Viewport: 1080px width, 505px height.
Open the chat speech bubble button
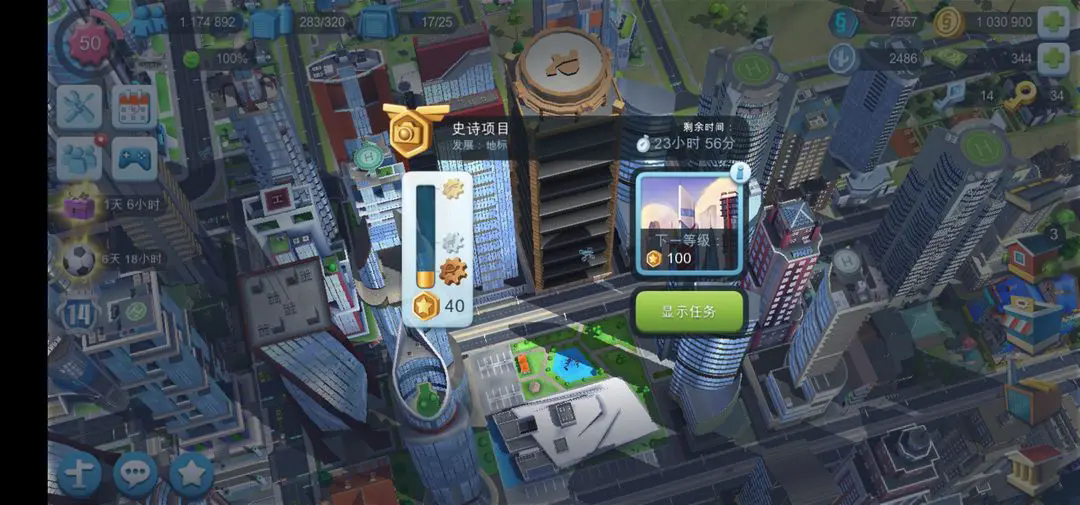coord(135,474)
